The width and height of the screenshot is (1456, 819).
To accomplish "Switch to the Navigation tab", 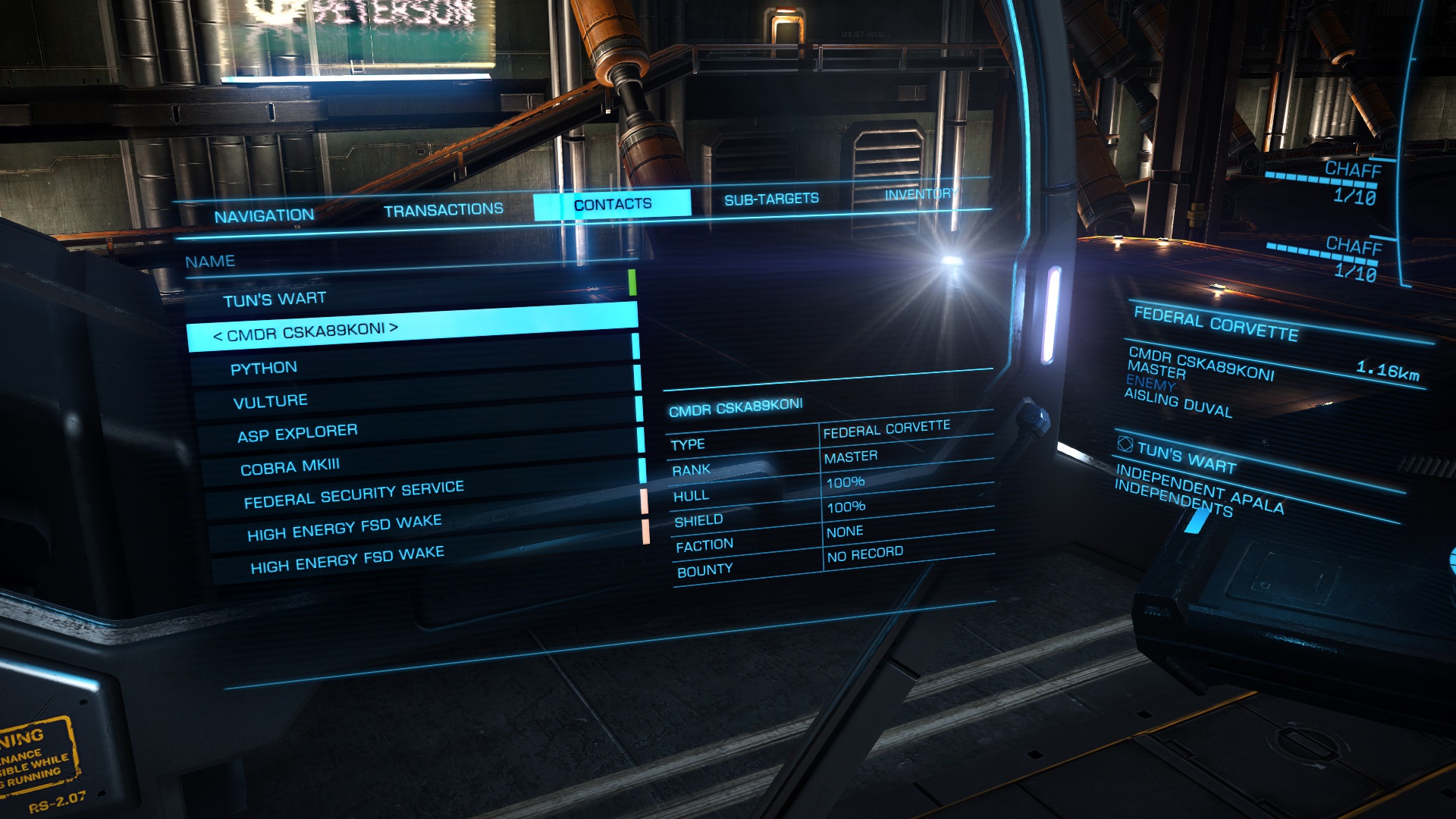I will tap(264, 216).
